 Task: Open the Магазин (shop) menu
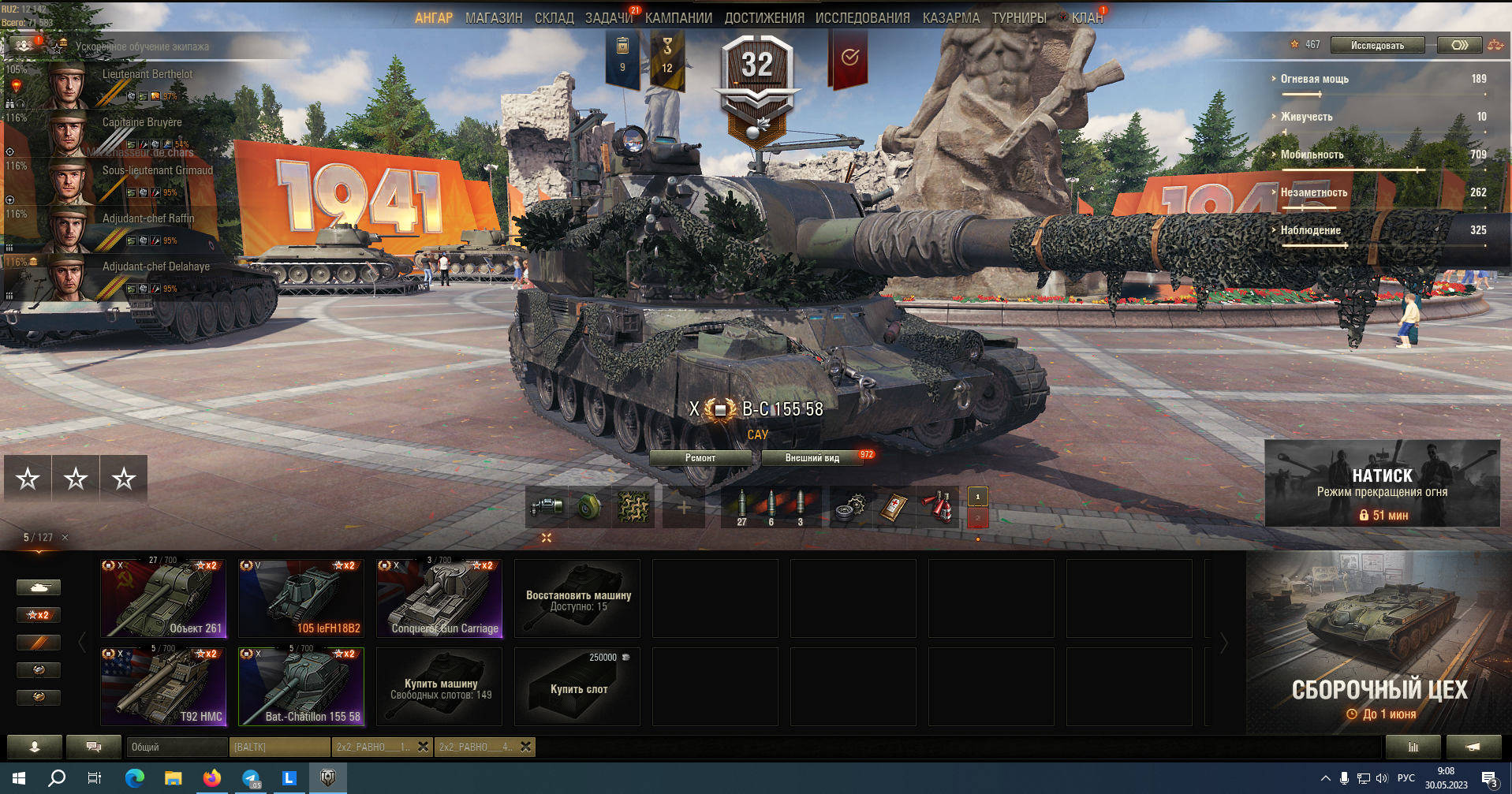(494, 18)
